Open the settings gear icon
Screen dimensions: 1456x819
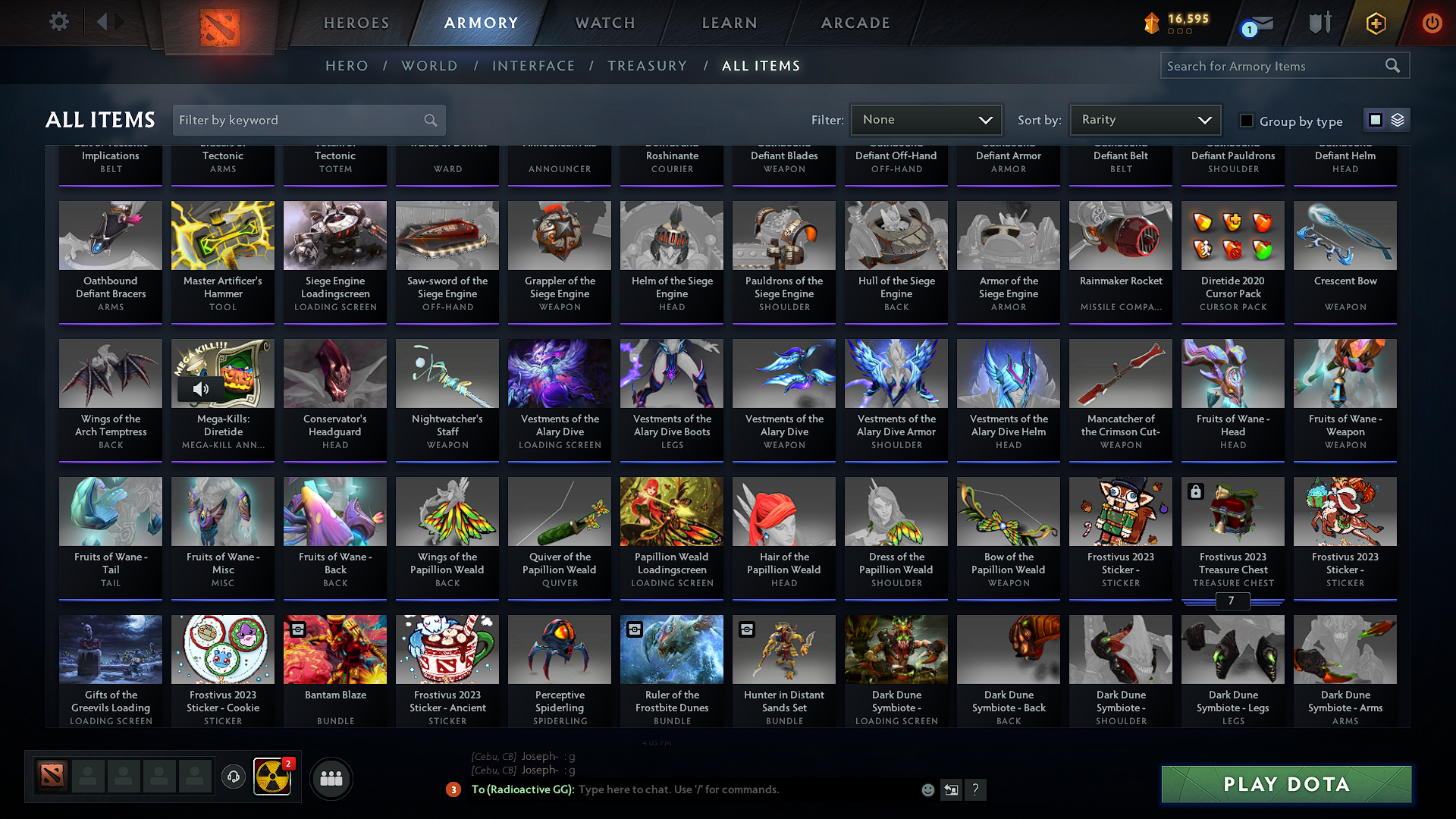click(58, 21)
